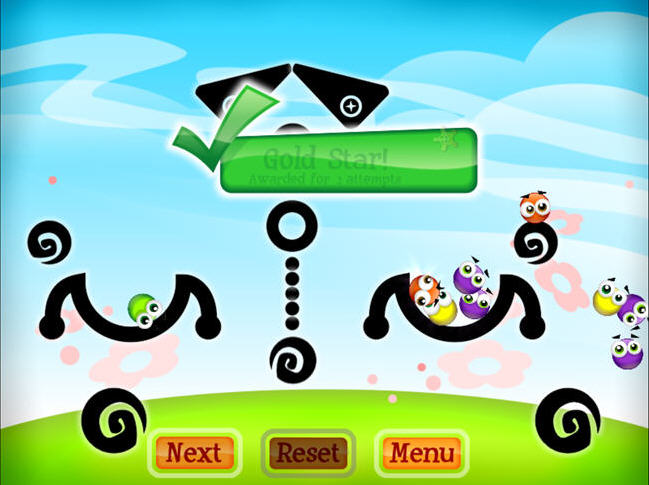Go to the Next level

coord(194,452)
